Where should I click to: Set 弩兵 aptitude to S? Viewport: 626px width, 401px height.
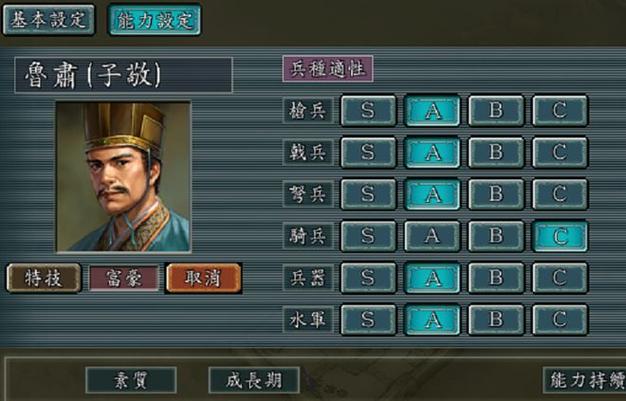click(x=368, y=194)
